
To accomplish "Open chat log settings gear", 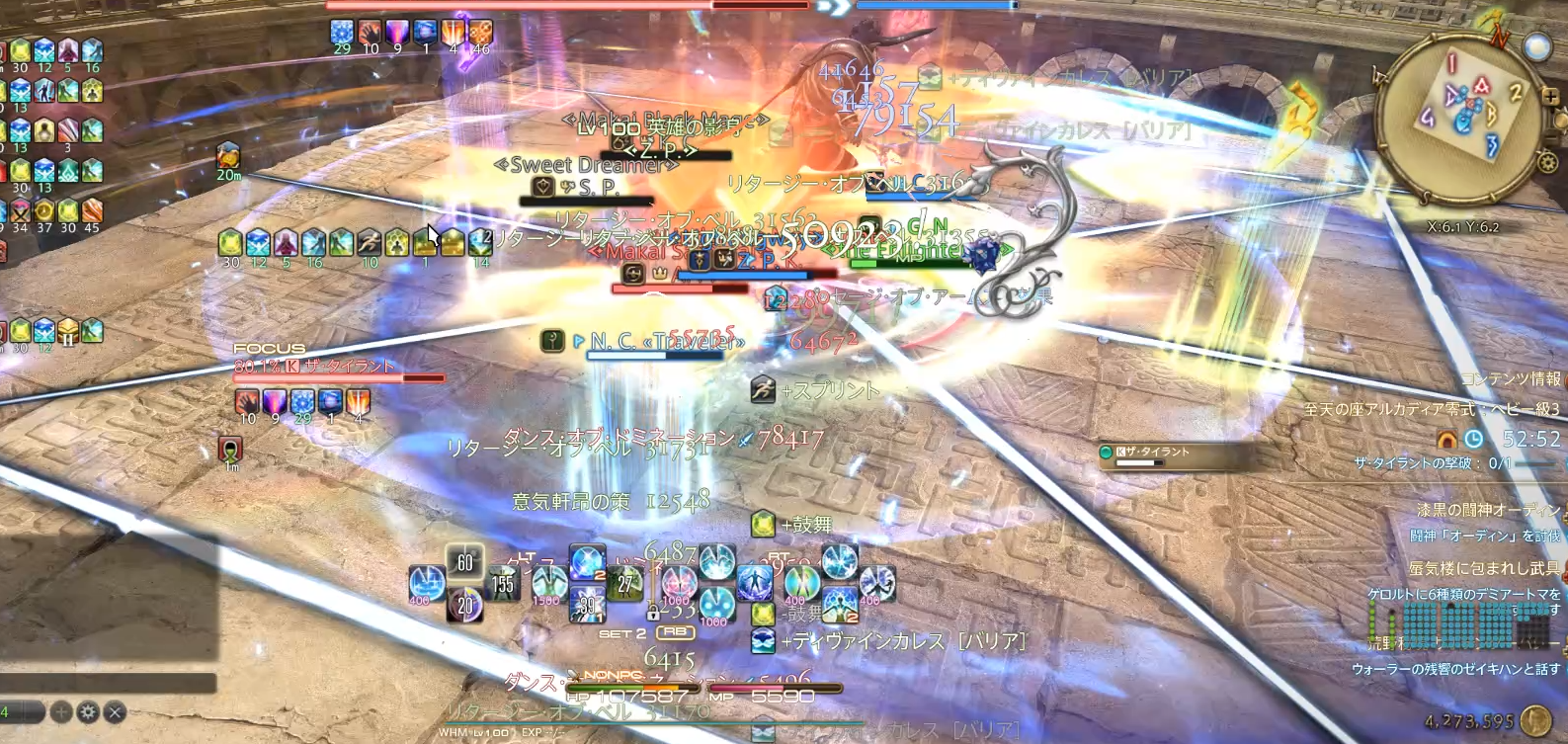I will pos(88,711).
